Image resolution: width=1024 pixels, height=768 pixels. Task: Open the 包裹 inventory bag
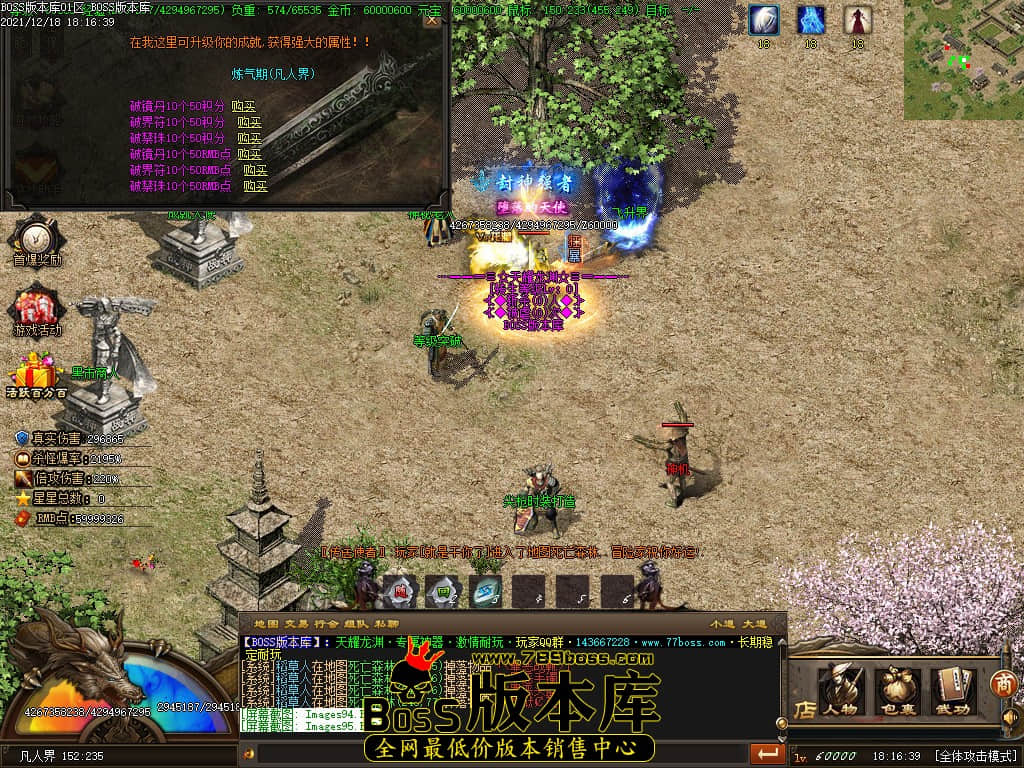coord(897,691)
